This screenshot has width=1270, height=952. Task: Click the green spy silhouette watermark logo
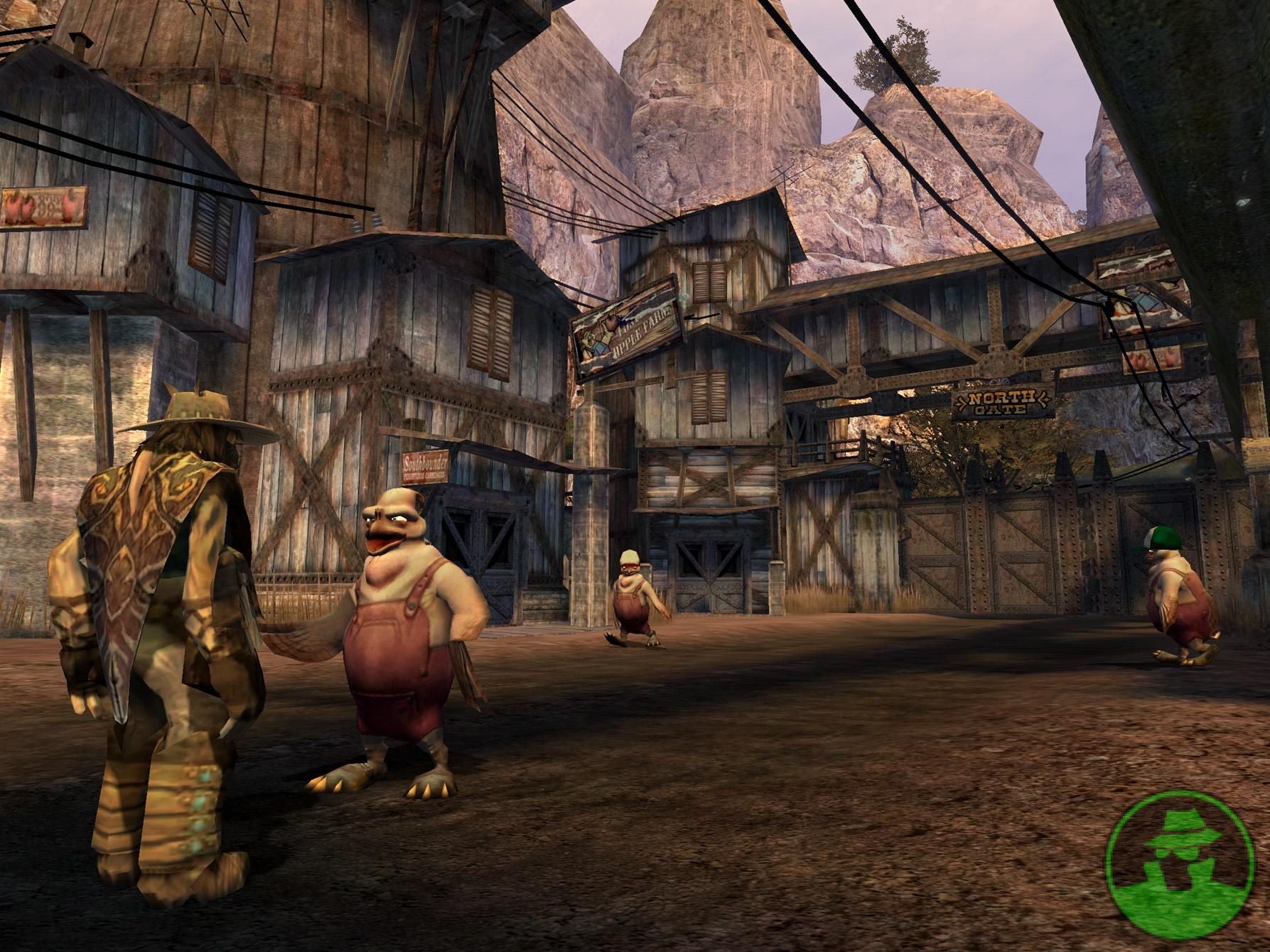(x=1183, y=871)
